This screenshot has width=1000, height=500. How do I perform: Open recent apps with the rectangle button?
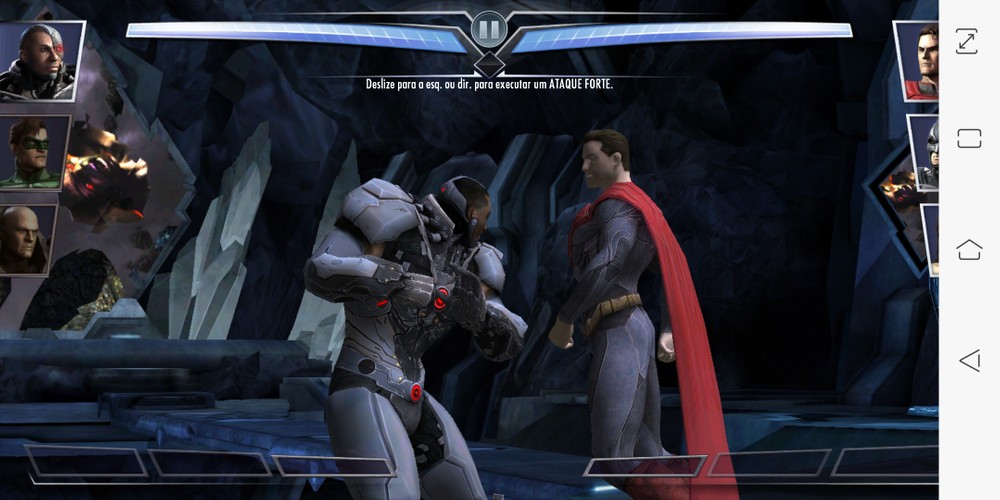point(968,139)
